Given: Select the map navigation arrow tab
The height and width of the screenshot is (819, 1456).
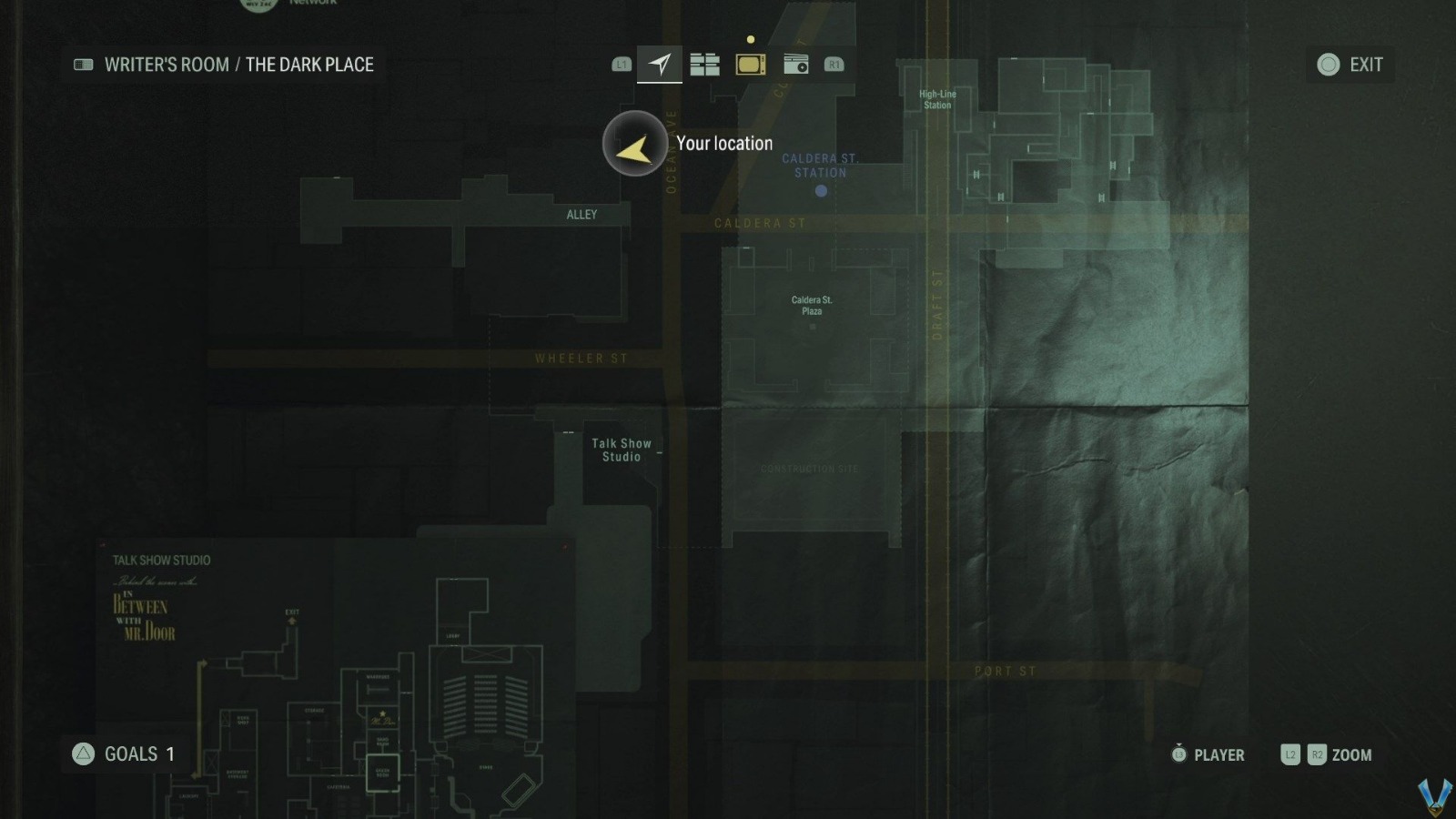Looking at the screenshot, I should (x=659, y=64).
